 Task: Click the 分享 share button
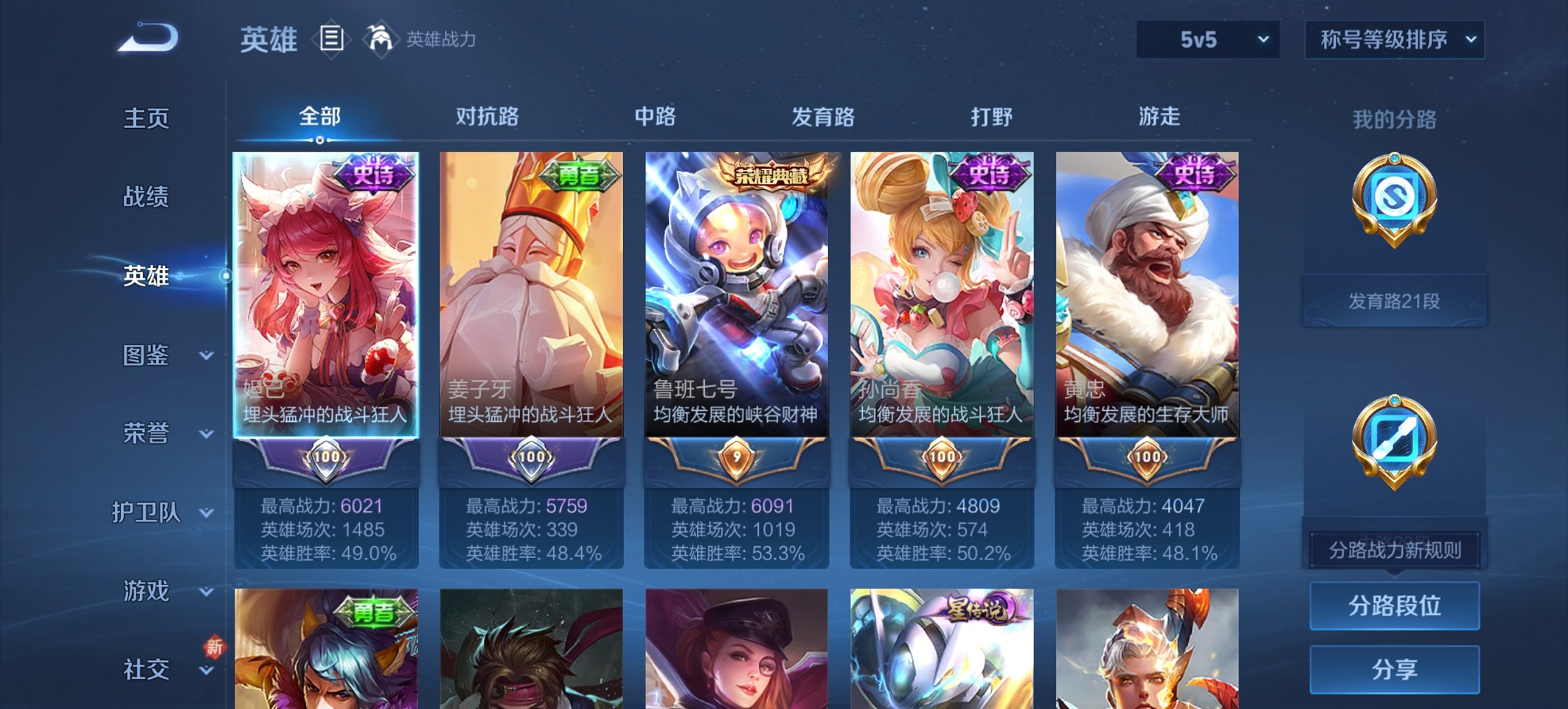[x=1394, y=668]
